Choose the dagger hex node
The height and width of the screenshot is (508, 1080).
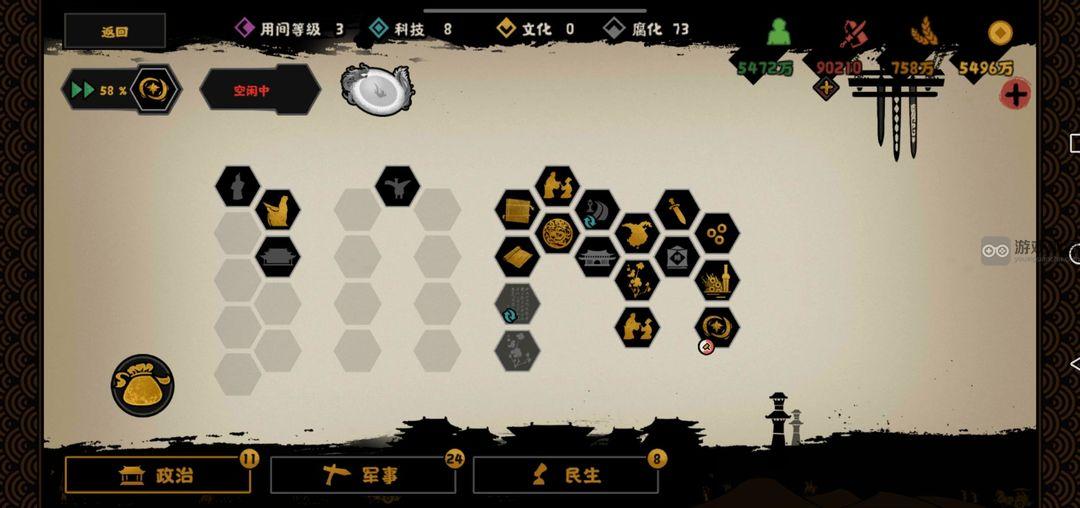677,210
